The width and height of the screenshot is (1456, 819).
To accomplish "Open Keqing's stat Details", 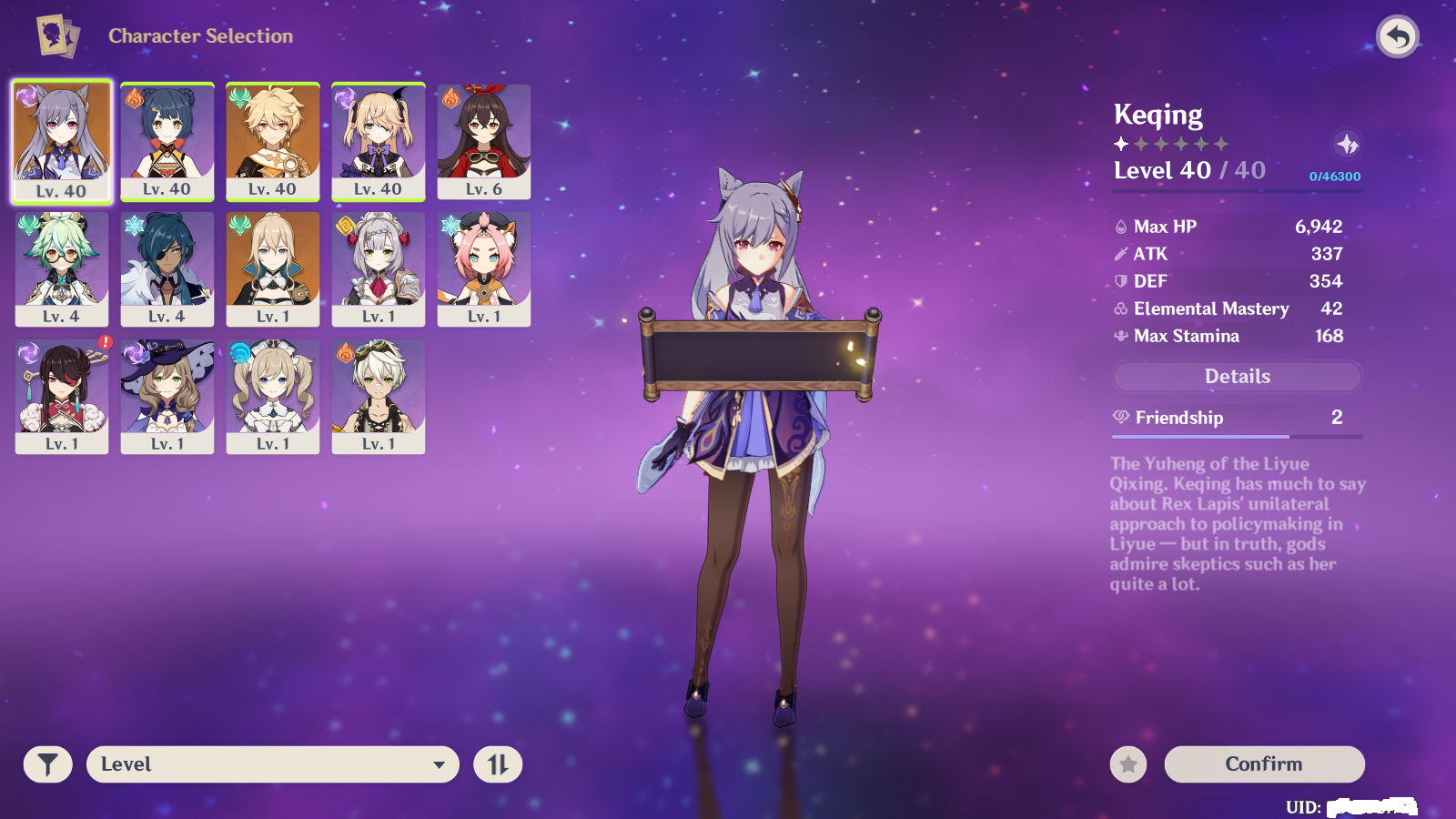I will coord(1237,377).
